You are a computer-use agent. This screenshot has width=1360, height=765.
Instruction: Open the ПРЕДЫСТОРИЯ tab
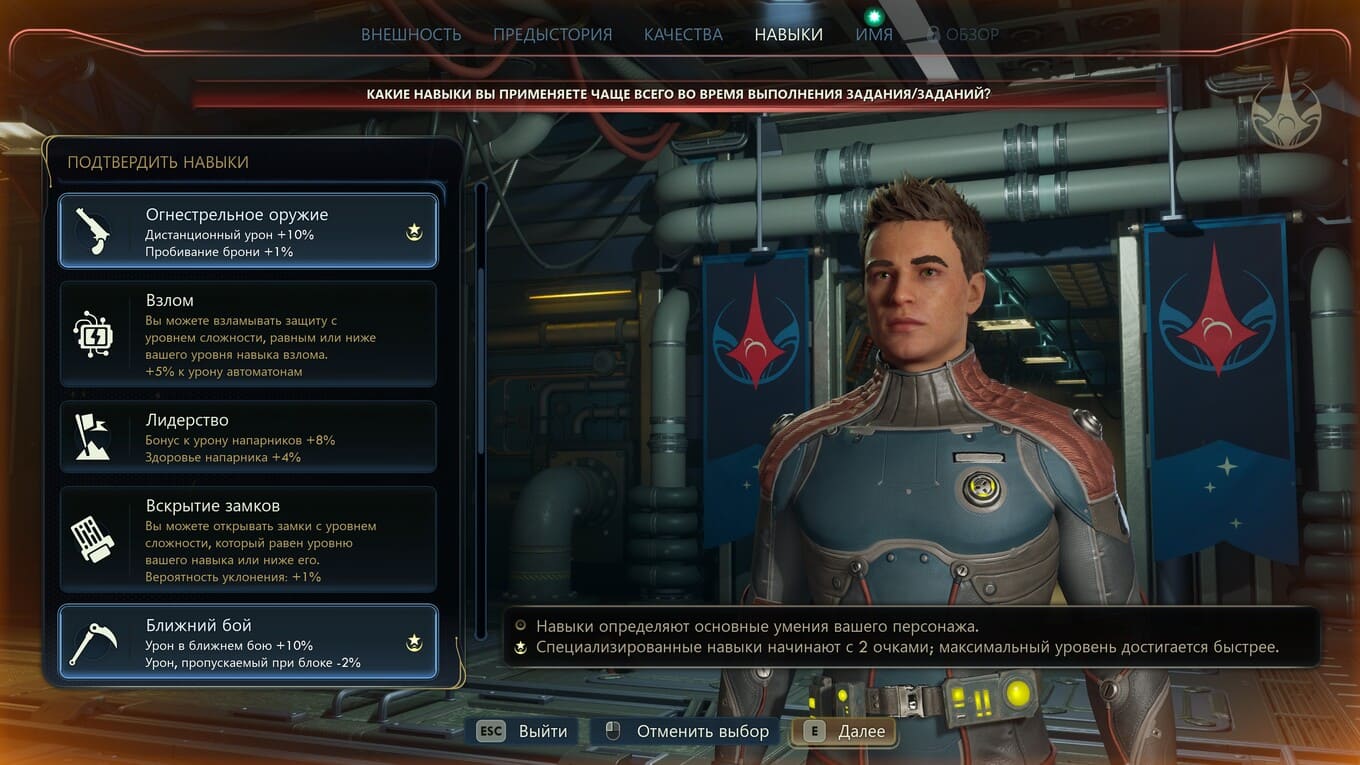[552, 34]
